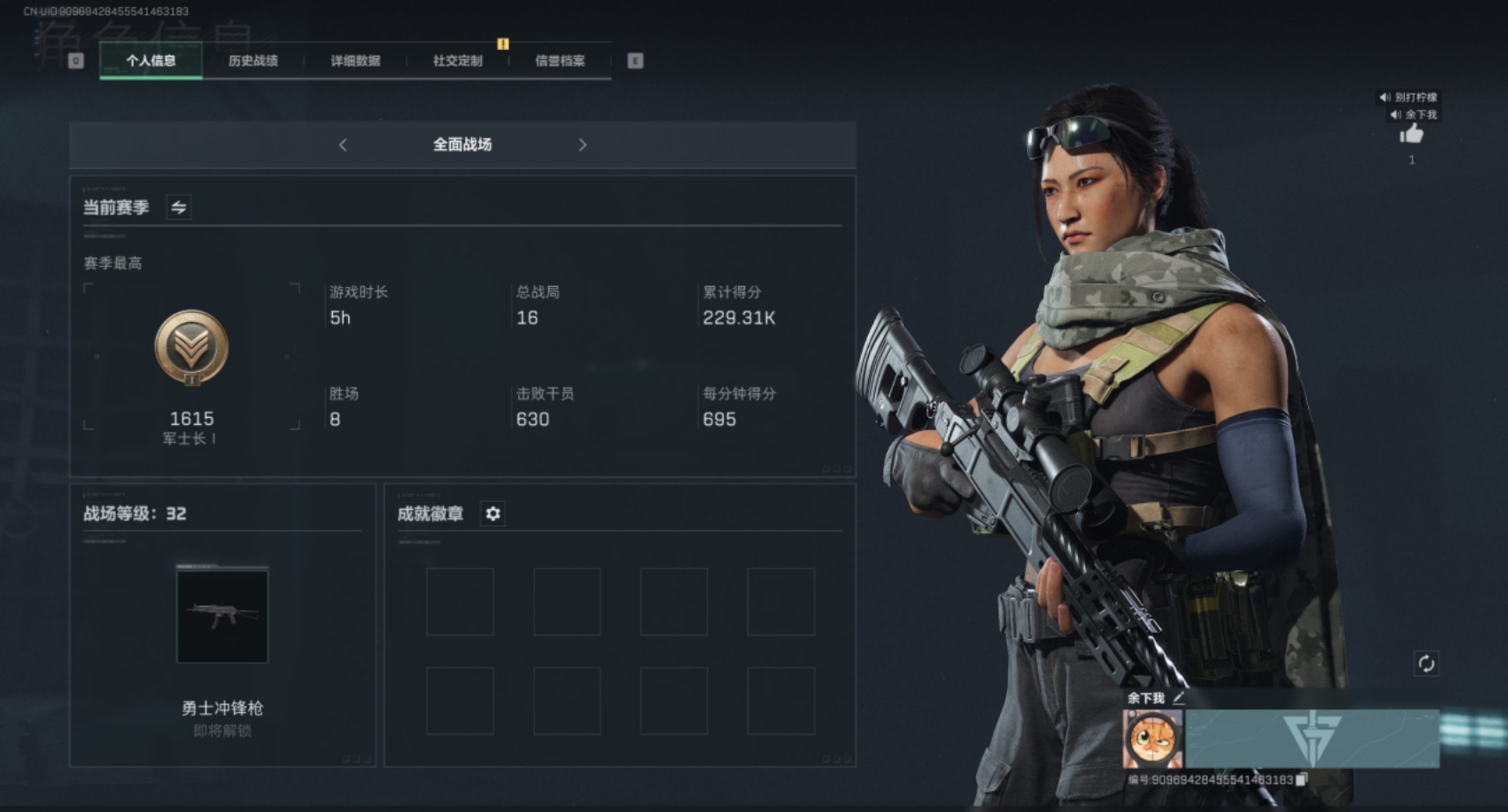1508x812 pixels.
Task: Open the 成就徽章 gear settings
Action: click(493, 514)
